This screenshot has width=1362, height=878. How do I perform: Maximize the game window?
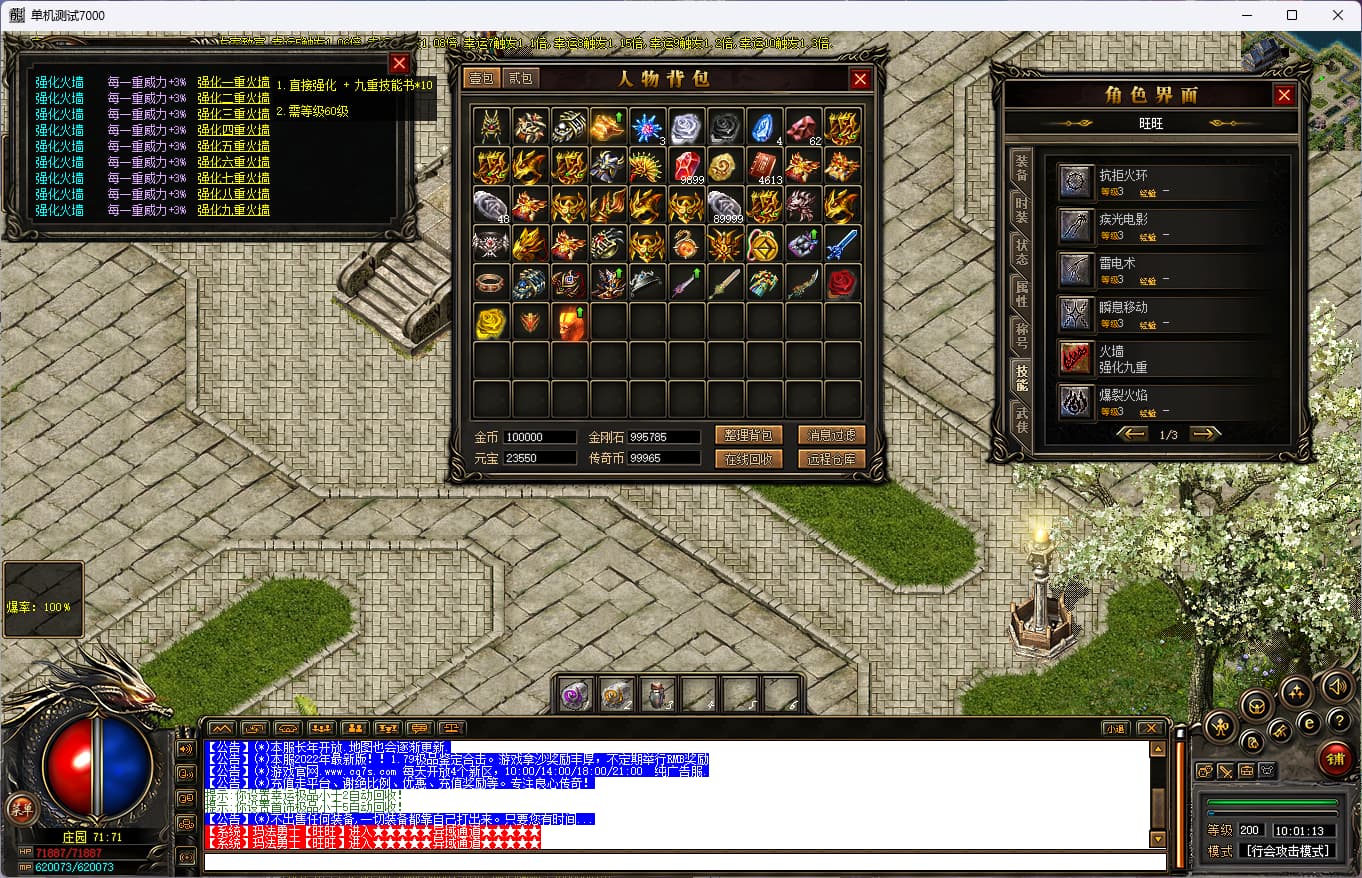[x=1292, y=15]
